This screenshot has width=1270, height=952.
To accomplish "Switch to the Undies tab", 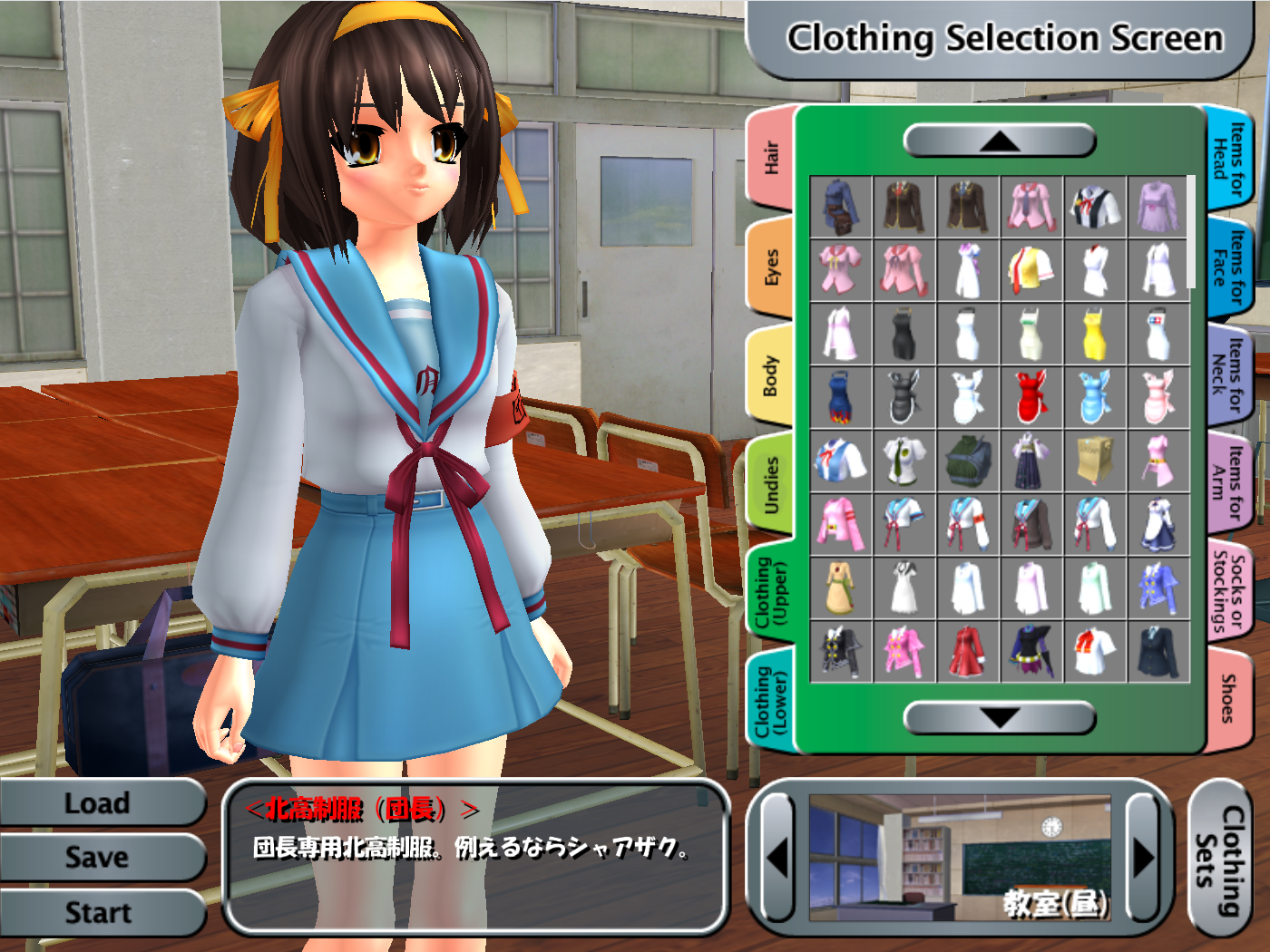I will coord(771,485).
